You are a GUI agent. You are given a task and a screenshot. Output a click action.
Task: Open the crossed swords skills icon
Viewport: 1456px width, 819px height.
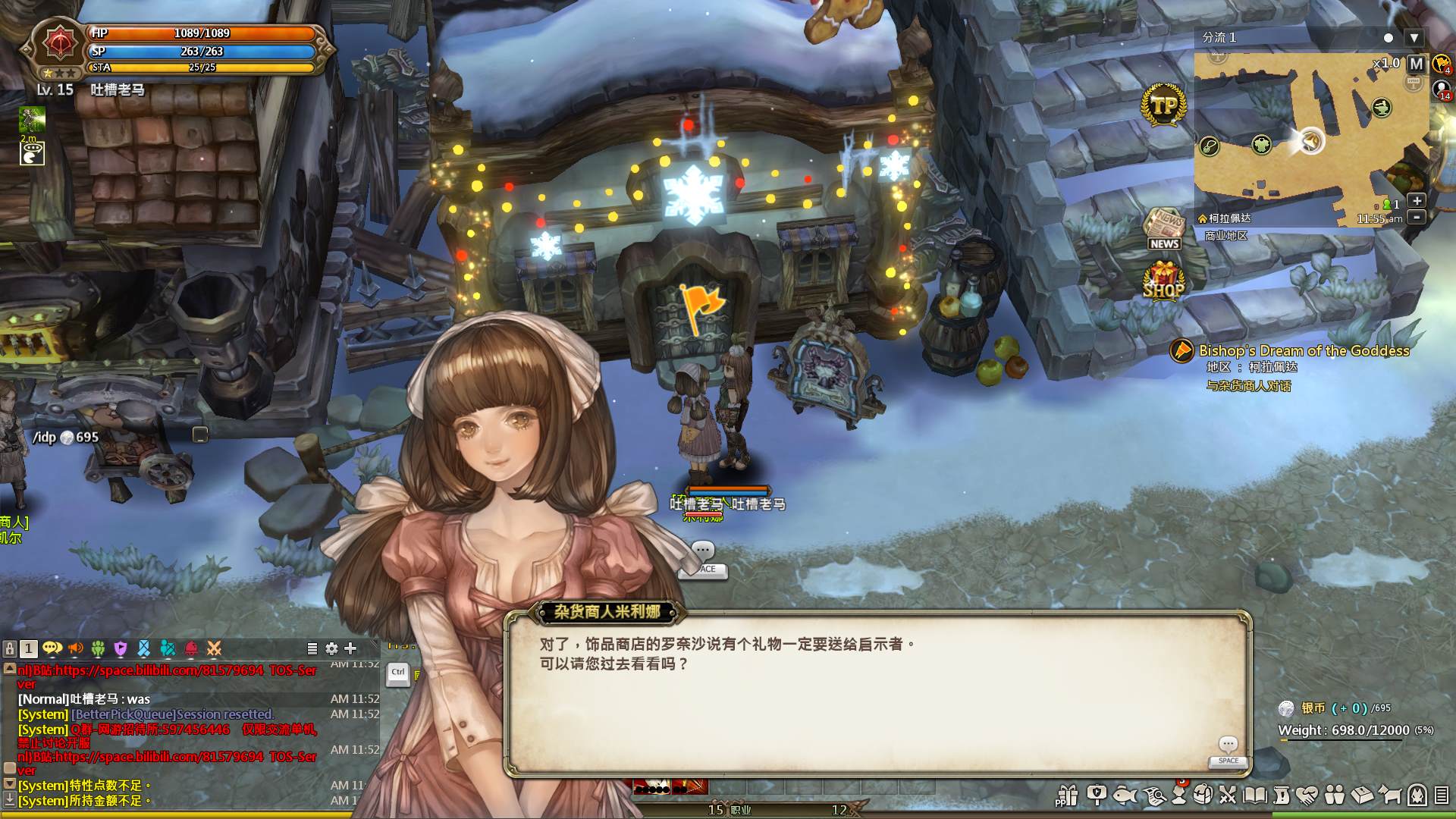click(1228, 795)
